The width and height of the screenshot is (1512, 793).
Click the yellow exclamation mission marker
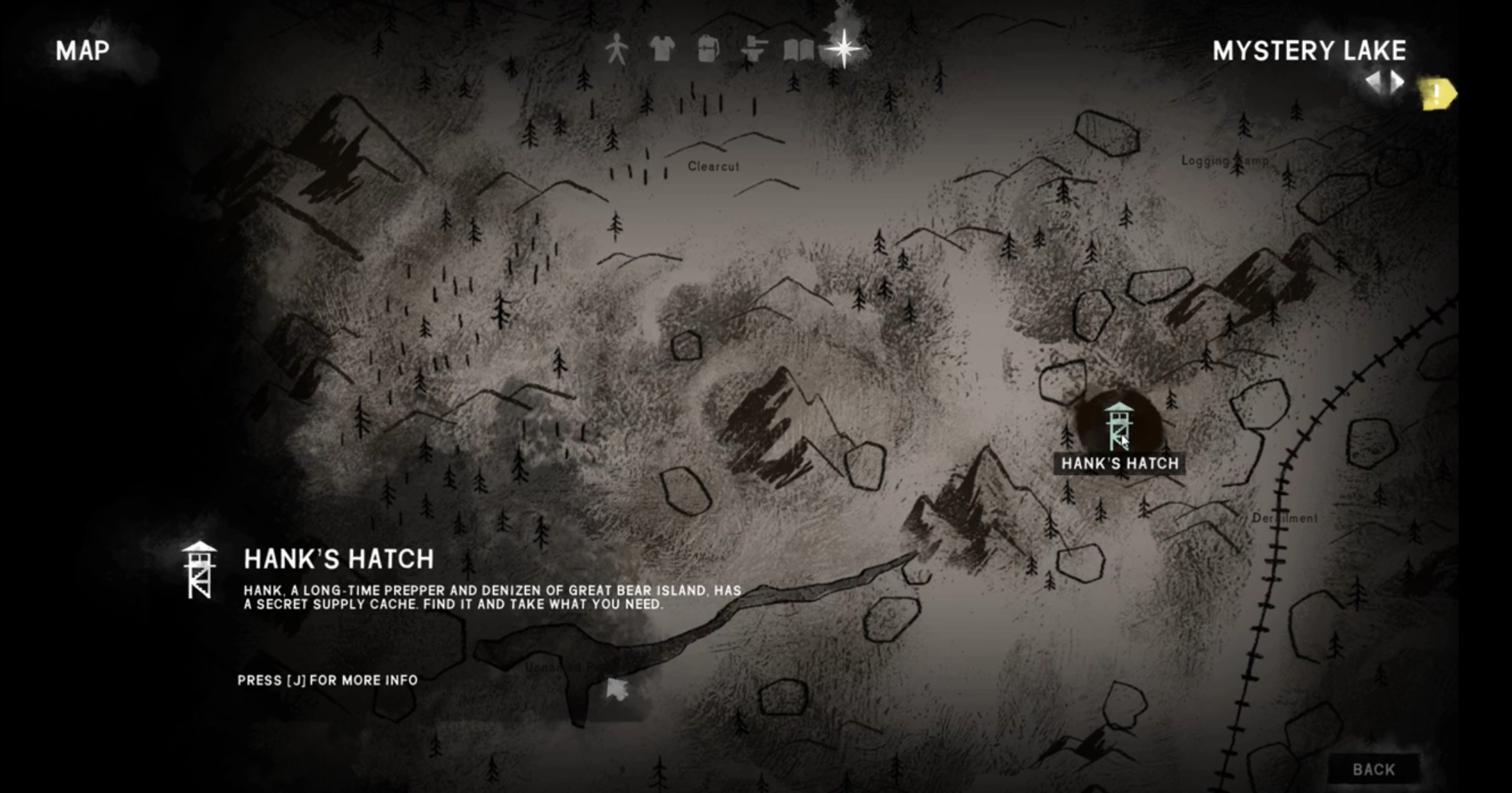pyautogui.click(x=1436, y=94)
